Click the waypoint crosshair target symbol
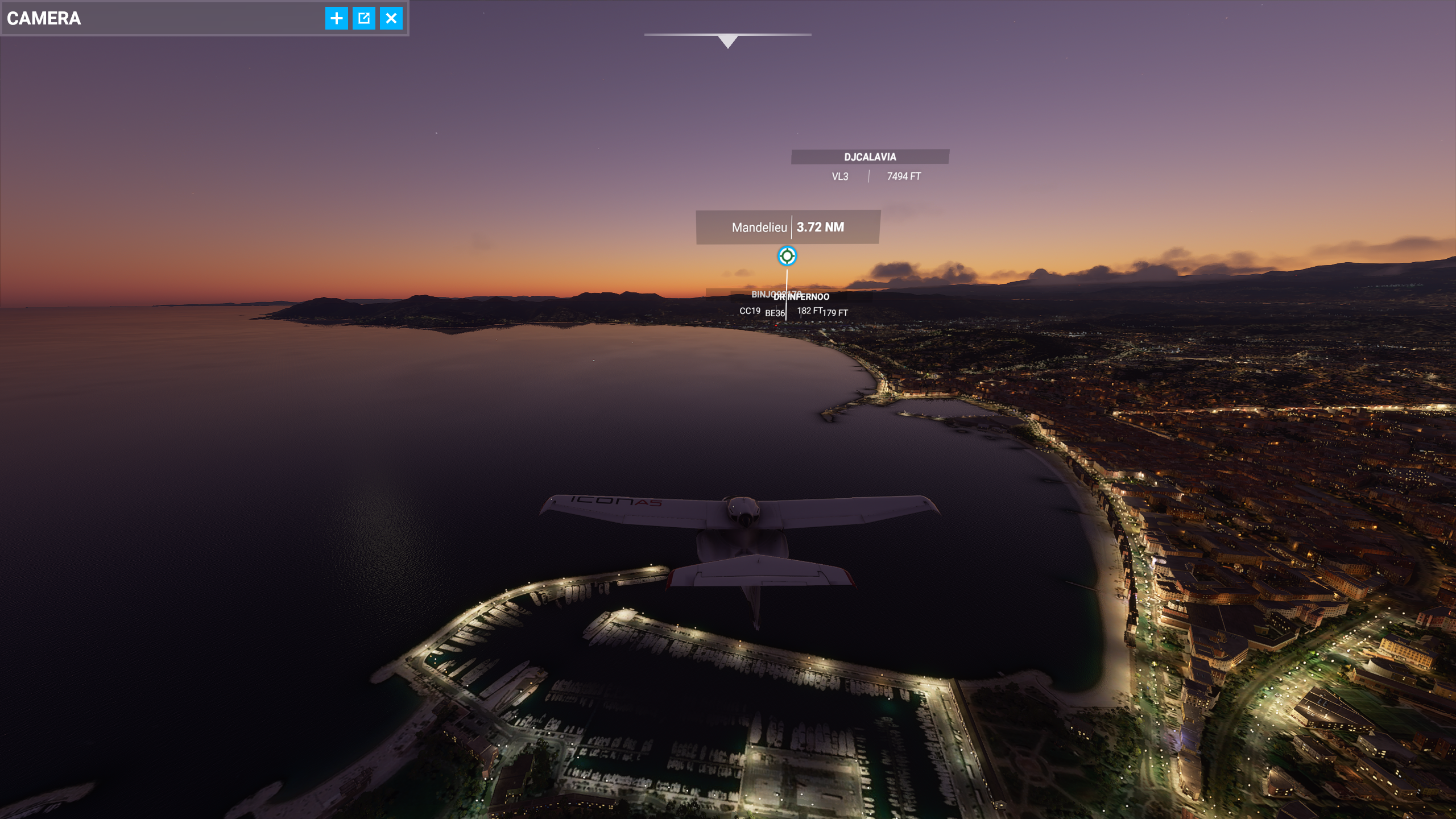 click(786, 257)
